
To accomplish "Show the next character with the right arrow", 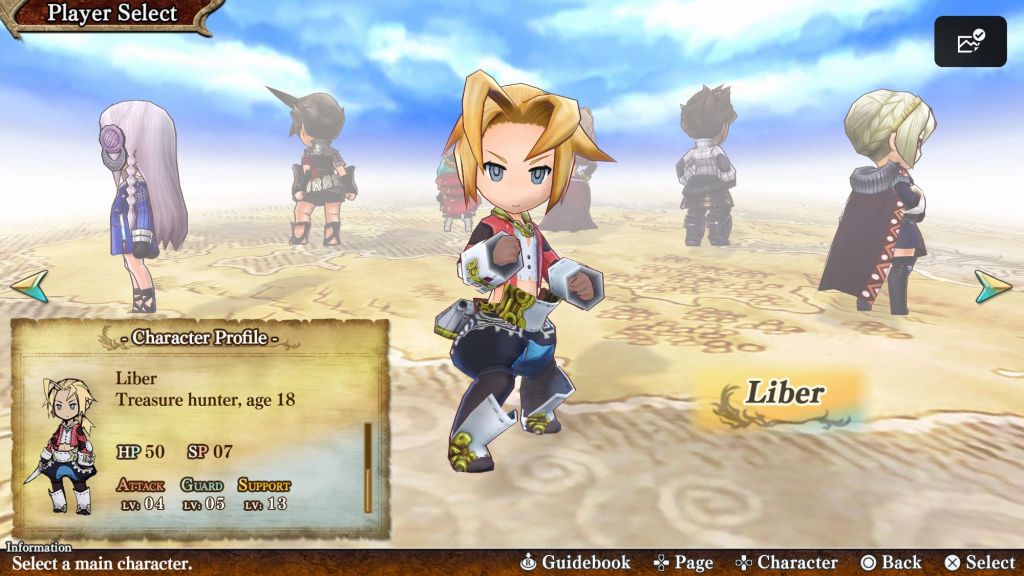I will 993,286.
